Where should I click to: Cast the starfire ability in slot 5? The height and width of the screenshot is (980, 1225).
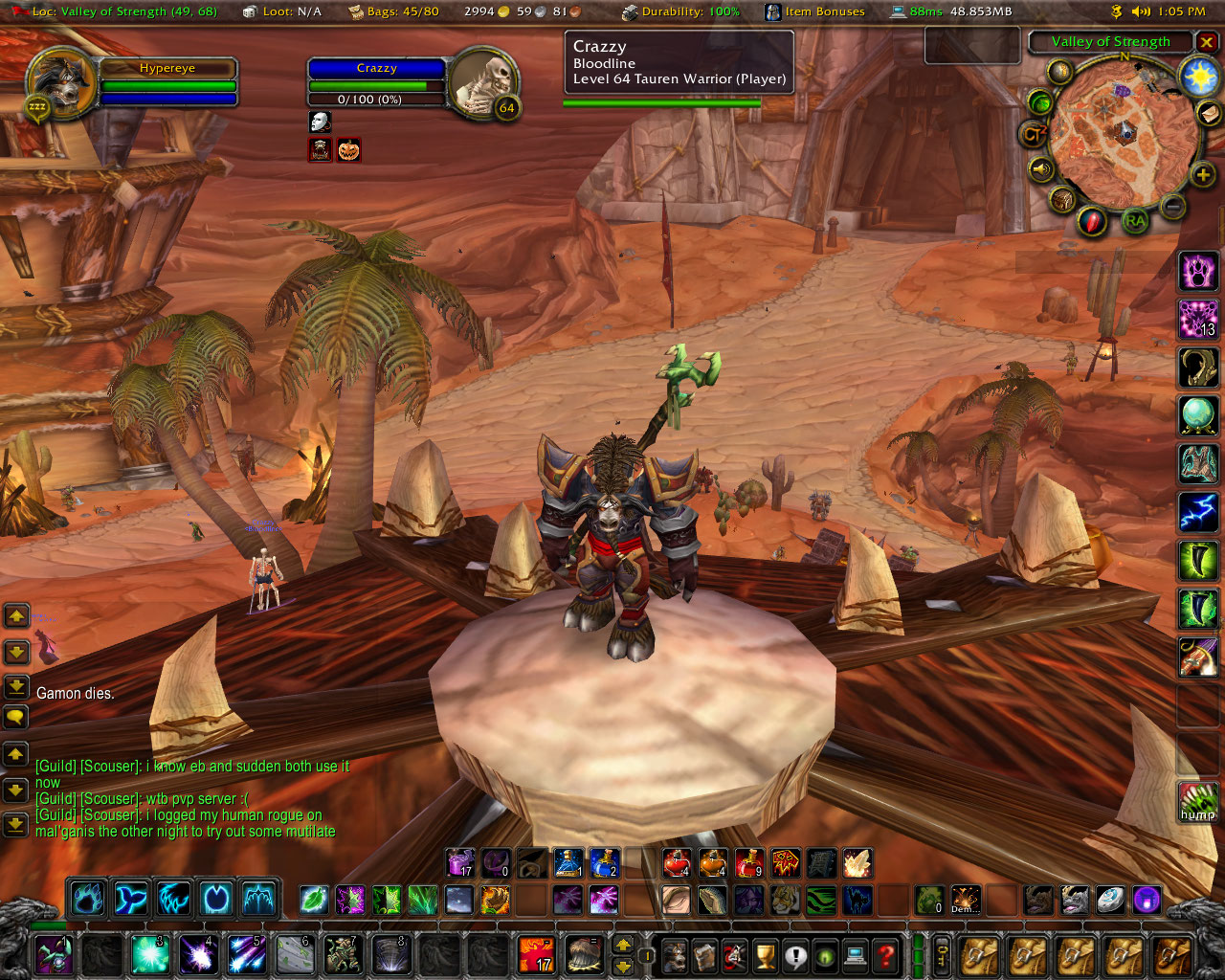click(247, 954)
